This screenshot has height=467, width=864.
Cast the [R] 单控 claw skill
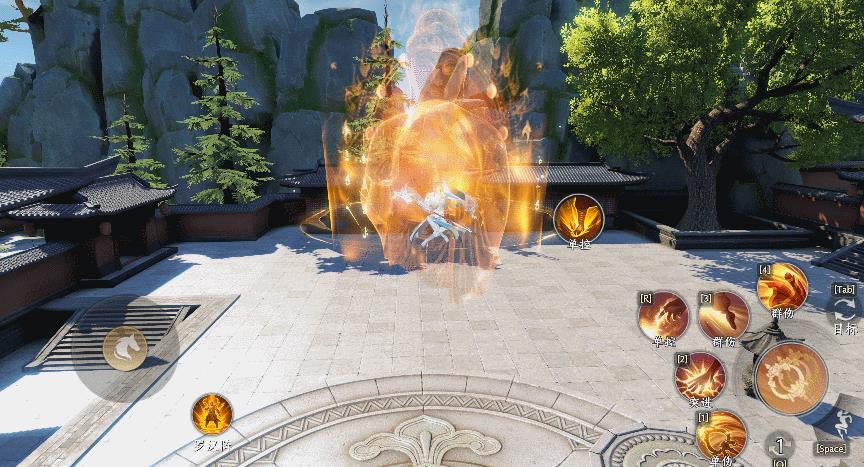pyautogui.click(x=663, y=318)
